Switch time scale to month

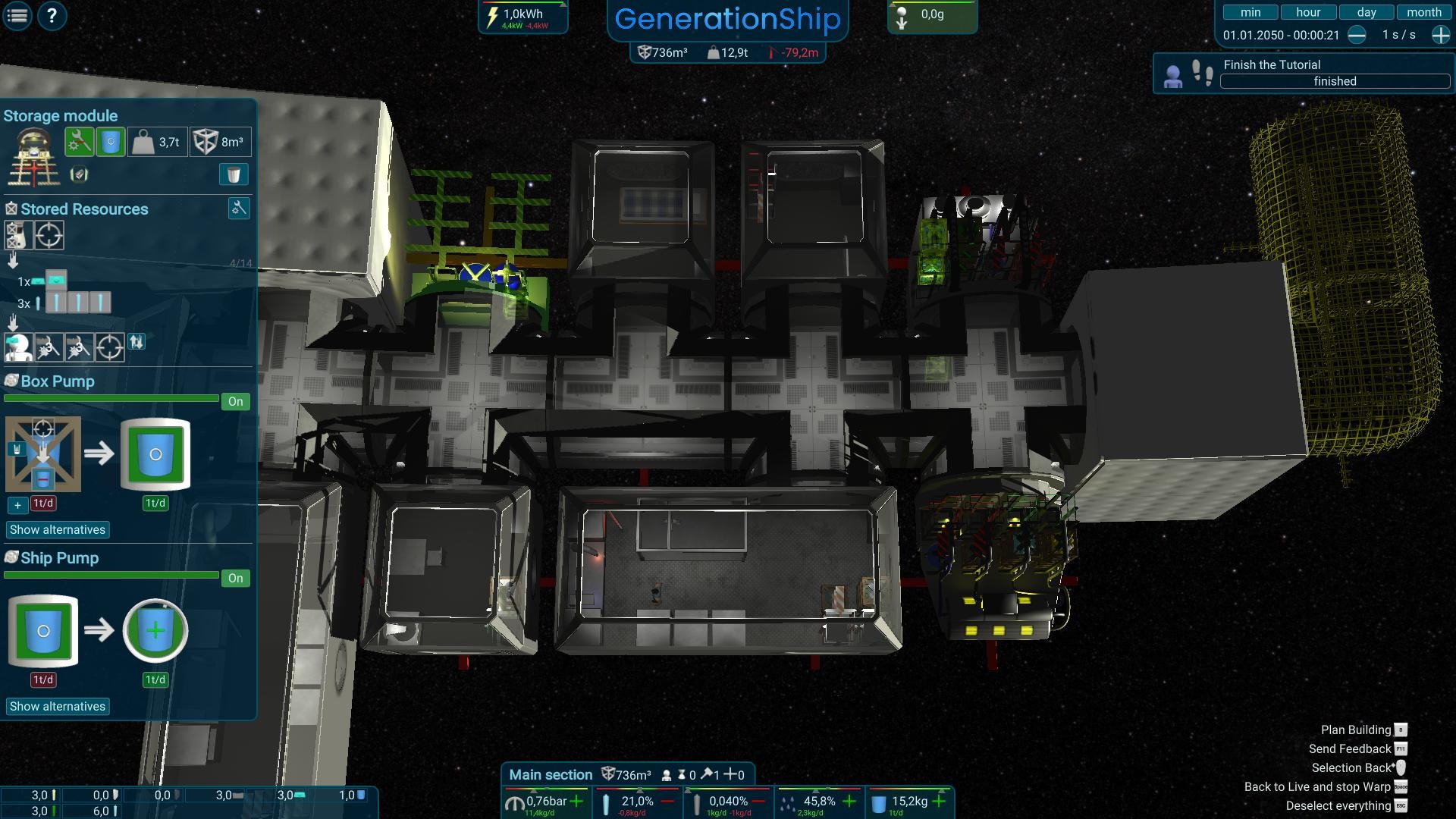click(x=1423, y=11)
